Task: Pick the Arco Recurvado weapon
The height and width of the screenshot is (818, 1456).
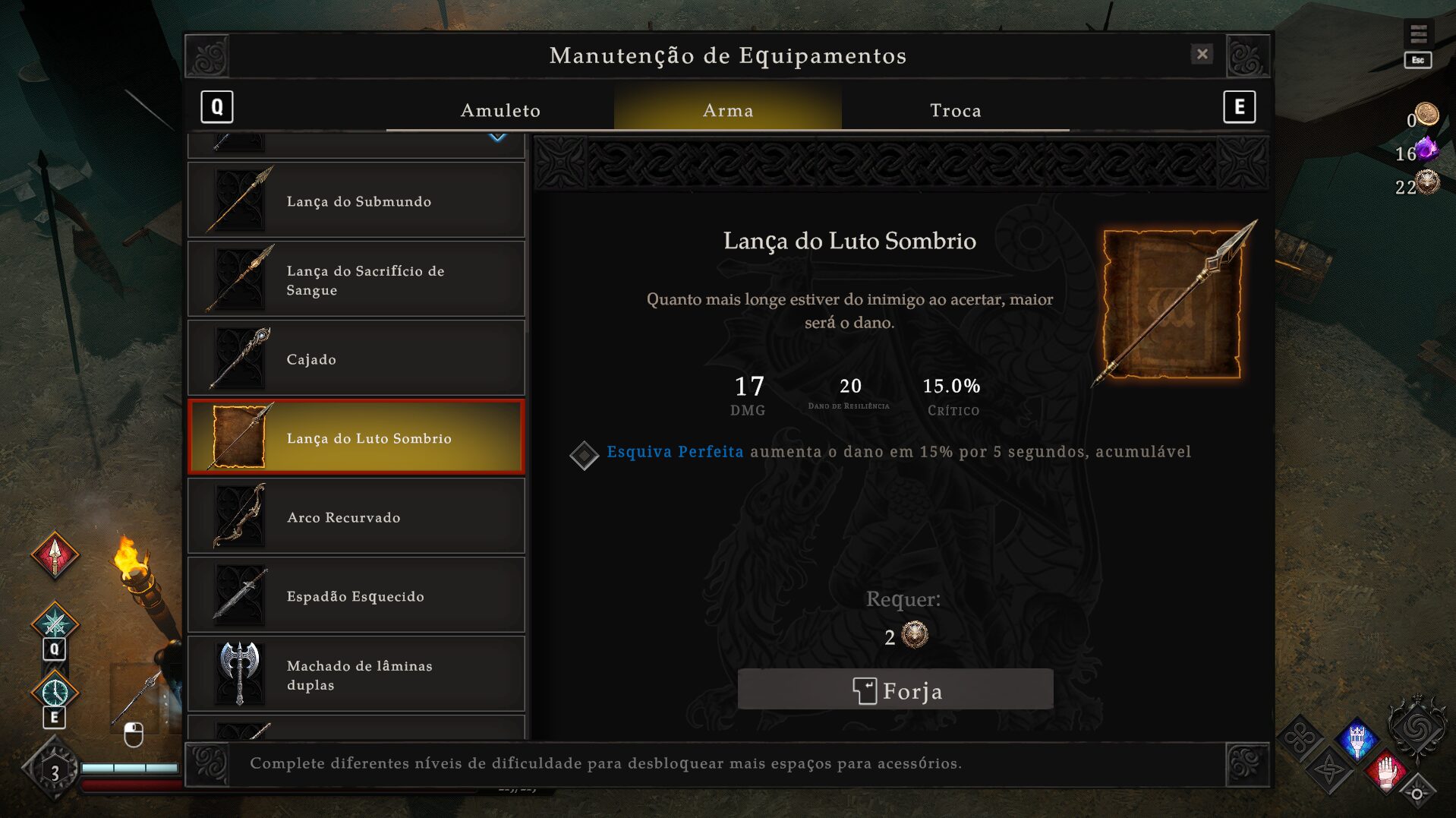Action: coord(356,517)
